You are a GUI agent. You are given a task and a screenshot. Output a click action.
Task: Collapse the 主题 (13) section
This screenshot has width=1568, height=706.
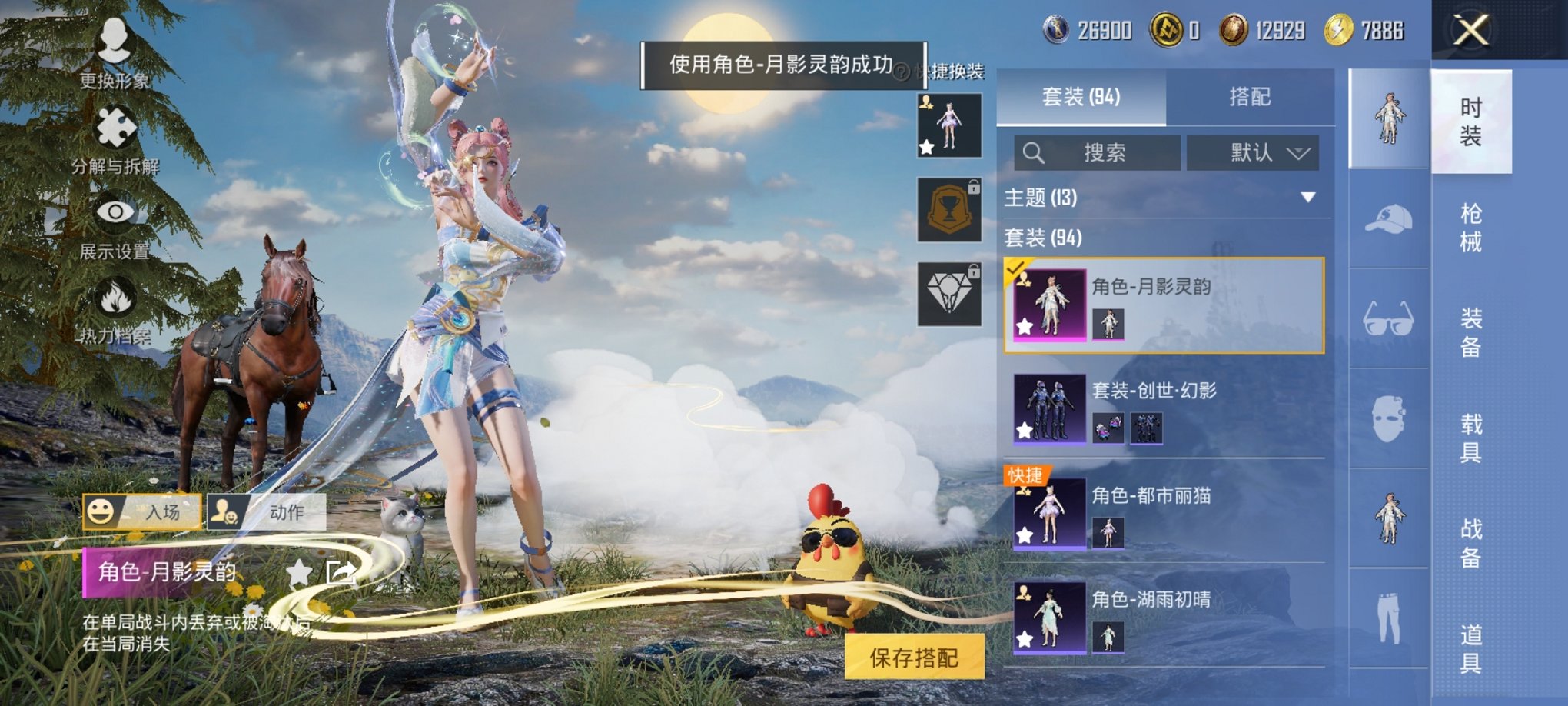click(1308, 198)
